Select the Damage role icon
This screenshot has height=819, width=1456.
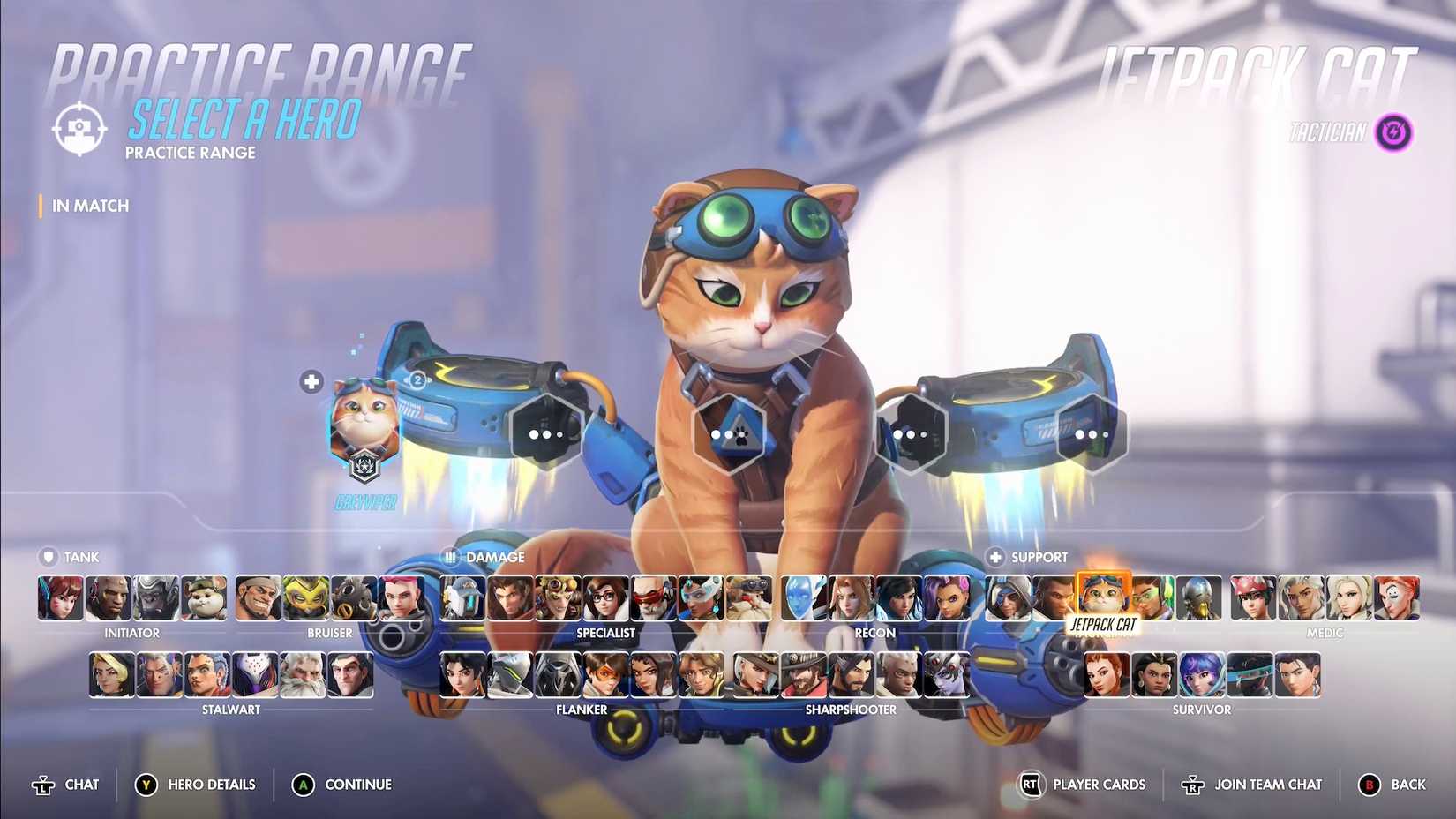click(451, 557)
